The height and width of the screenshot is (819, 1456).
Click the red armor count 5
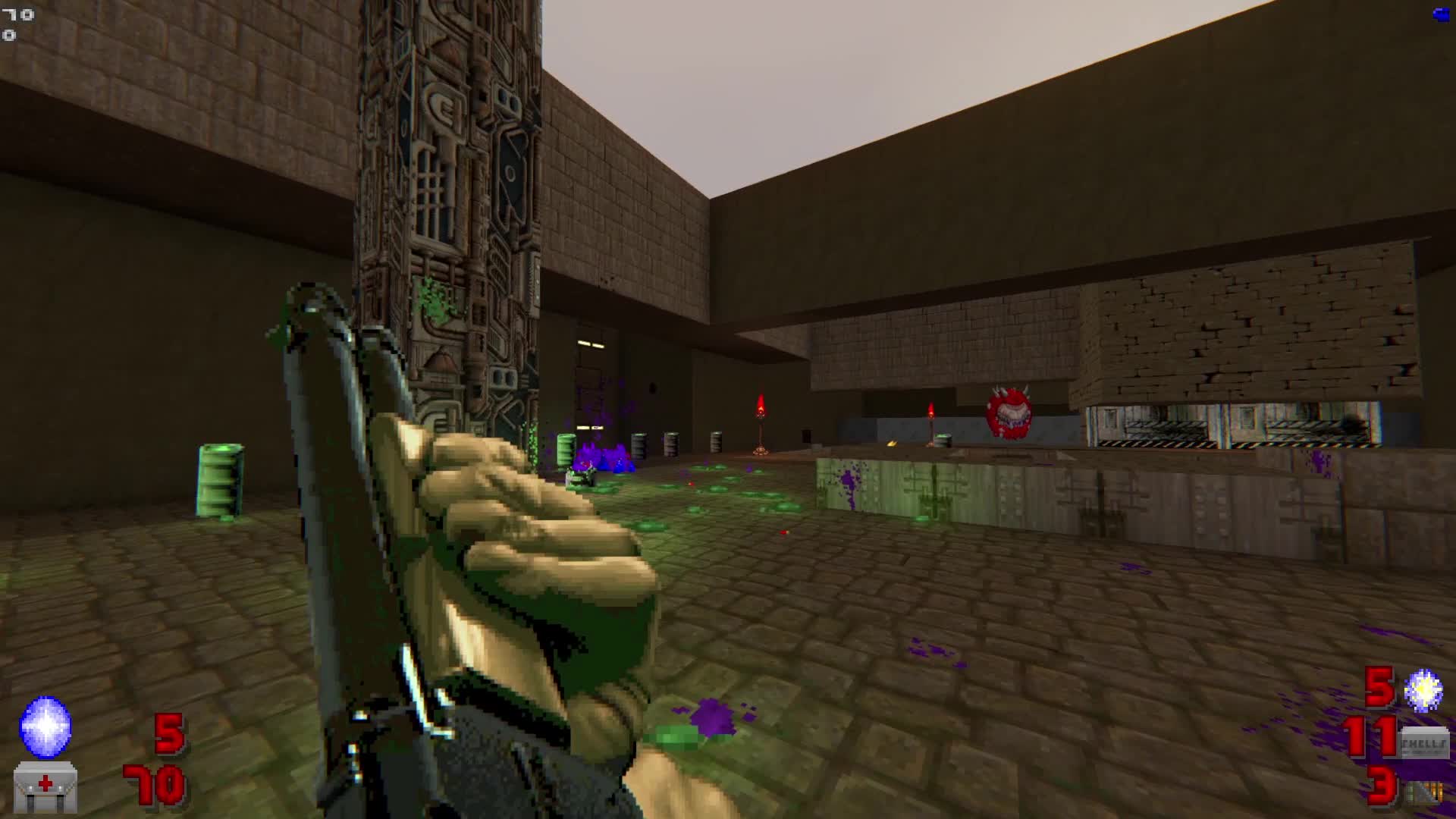[168, 734]
